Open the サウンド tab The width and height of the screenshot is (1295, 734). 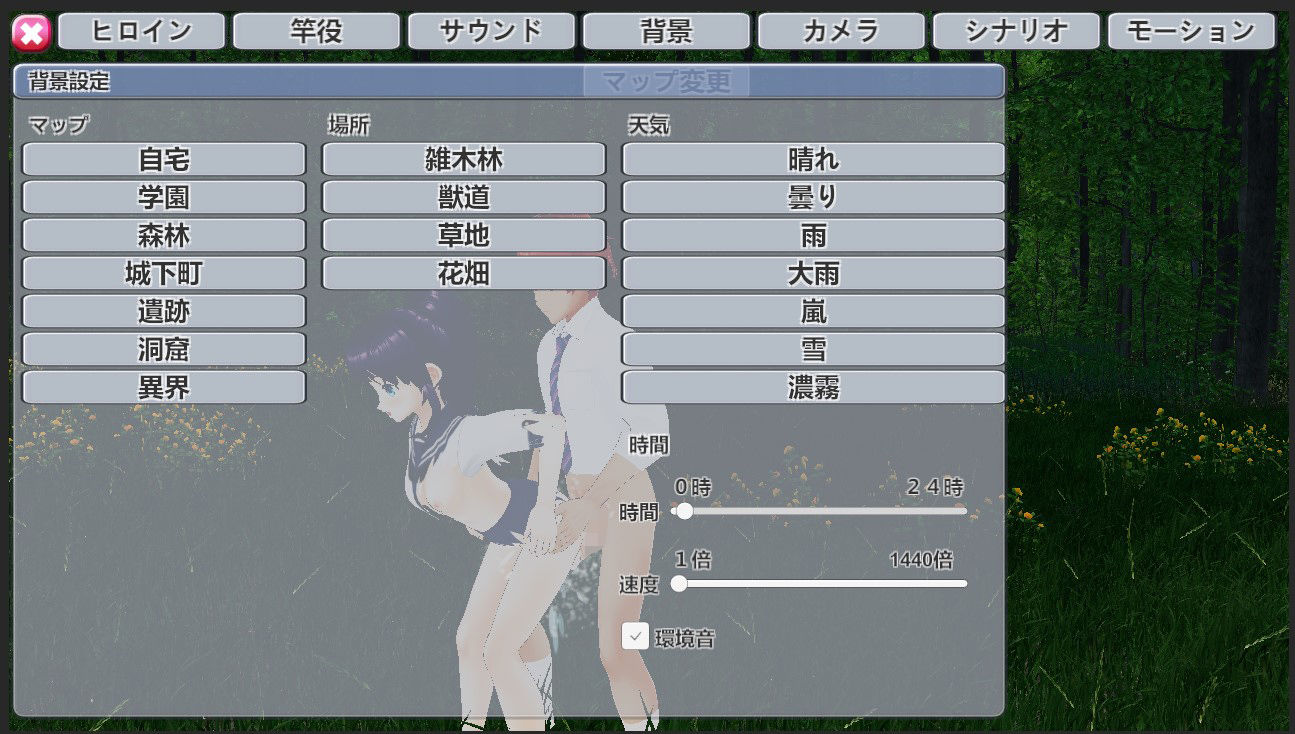pos(491,30)
